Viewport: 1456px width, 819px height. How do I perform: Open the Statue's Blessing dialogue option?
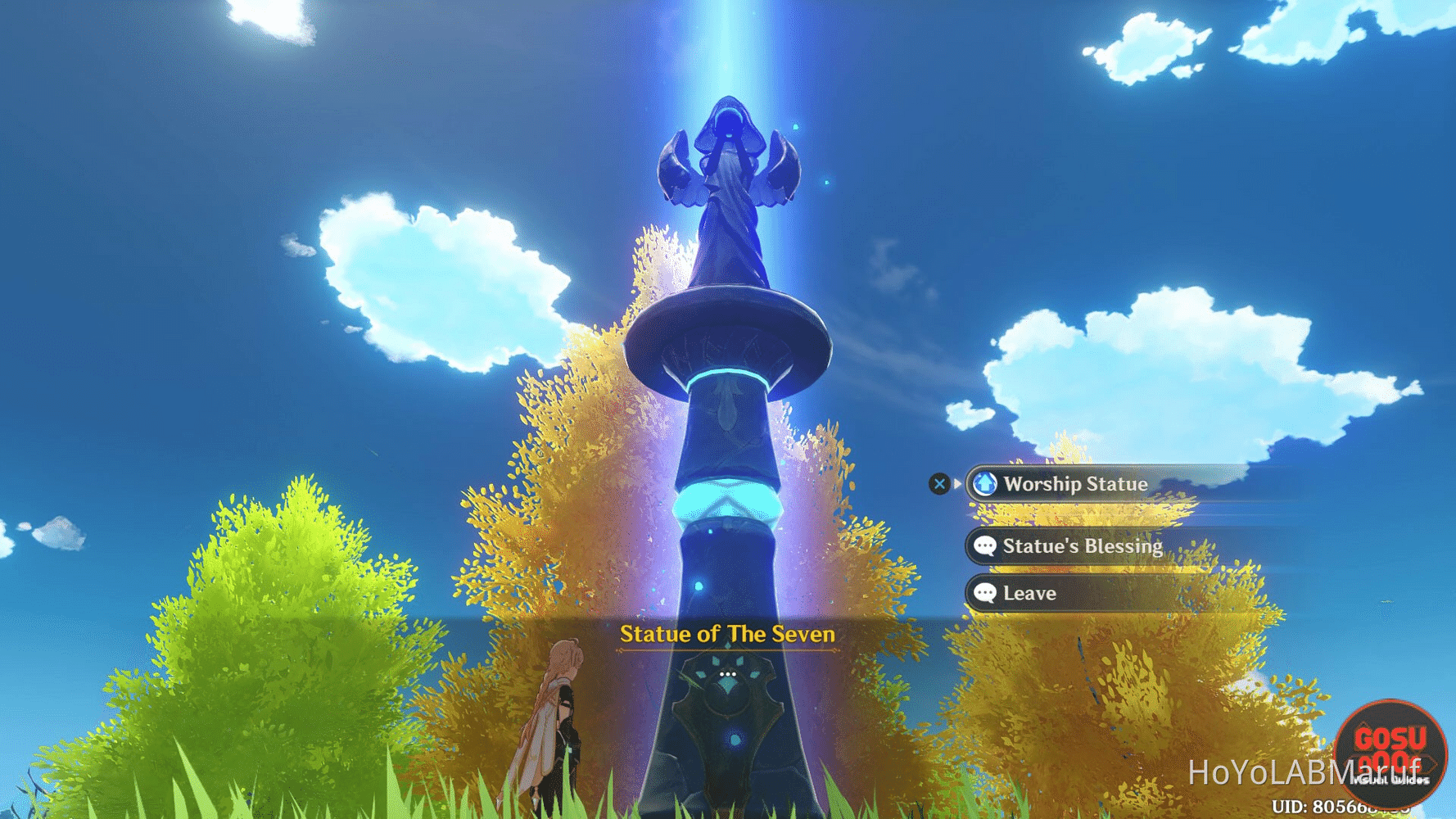click(1083, 545)
